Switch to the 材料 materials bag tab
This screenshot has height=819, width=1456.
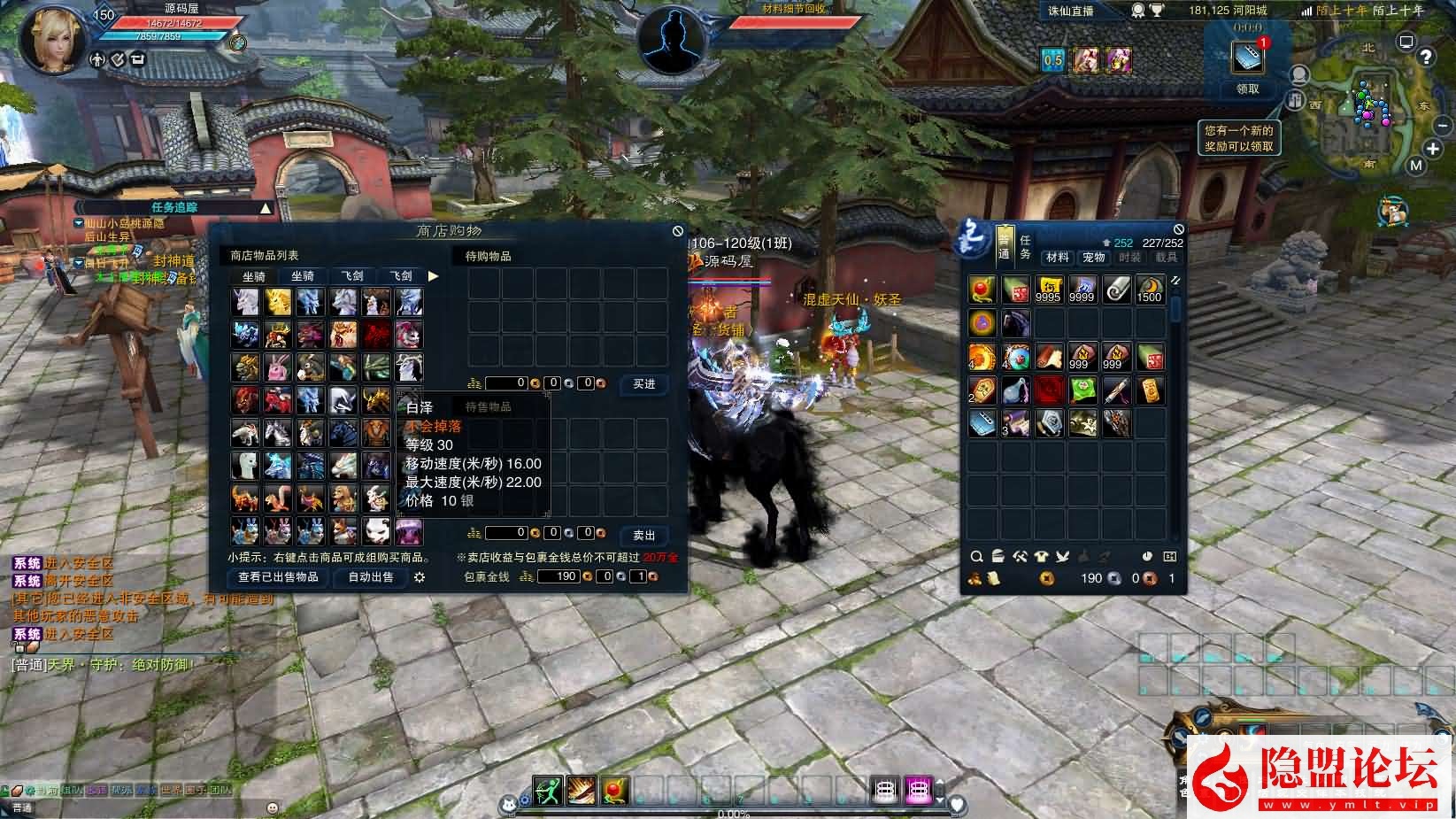pos(1057,258)
